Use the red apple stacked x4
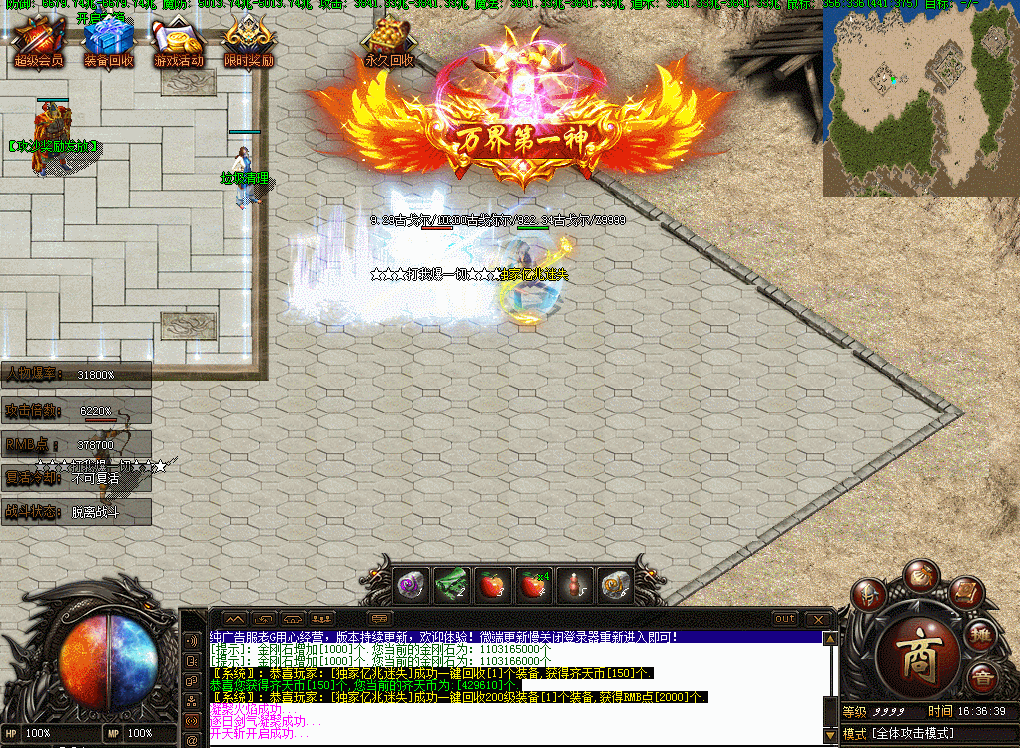1020x748 pixels. [x=531, y=584]
